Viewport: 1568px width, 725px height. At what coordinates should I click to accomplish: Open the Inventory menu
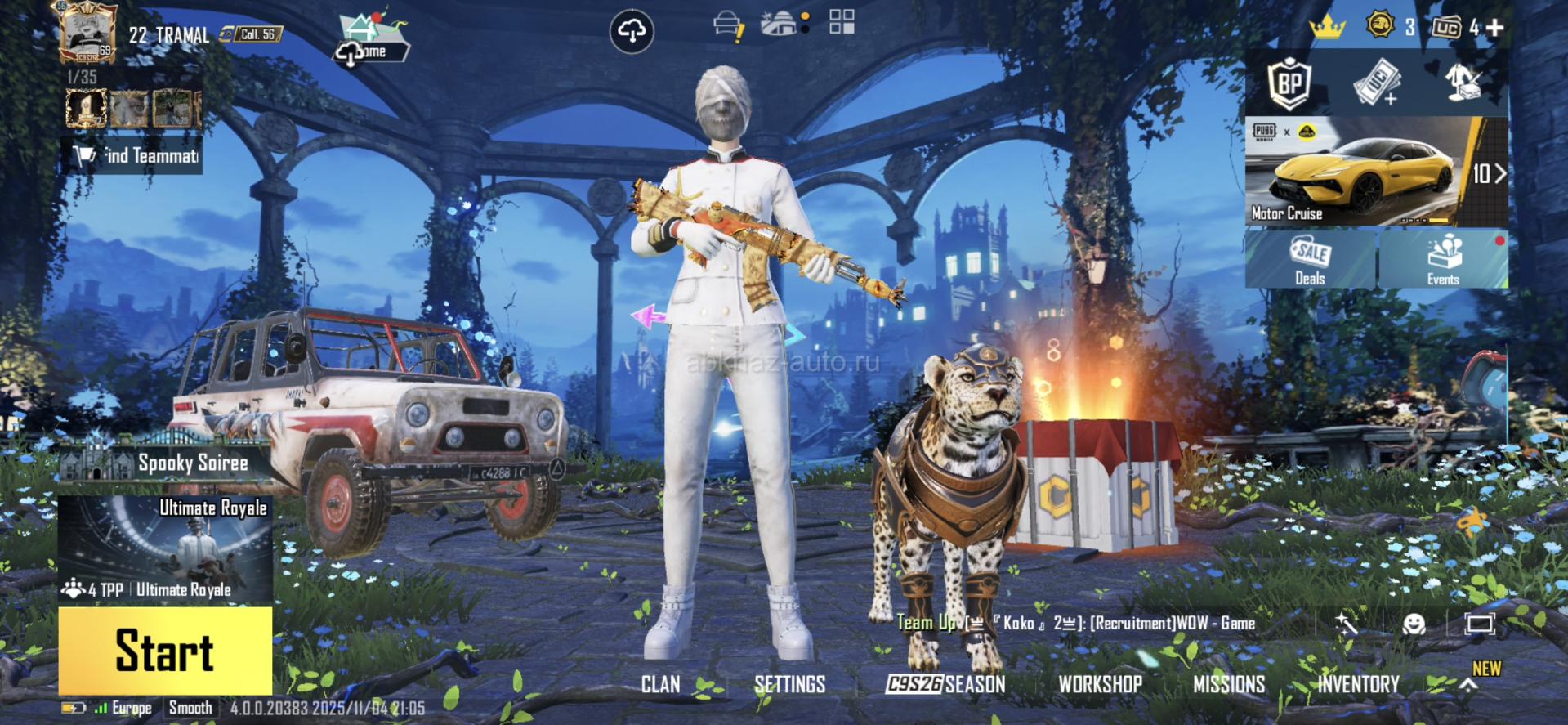(1358, 684)
